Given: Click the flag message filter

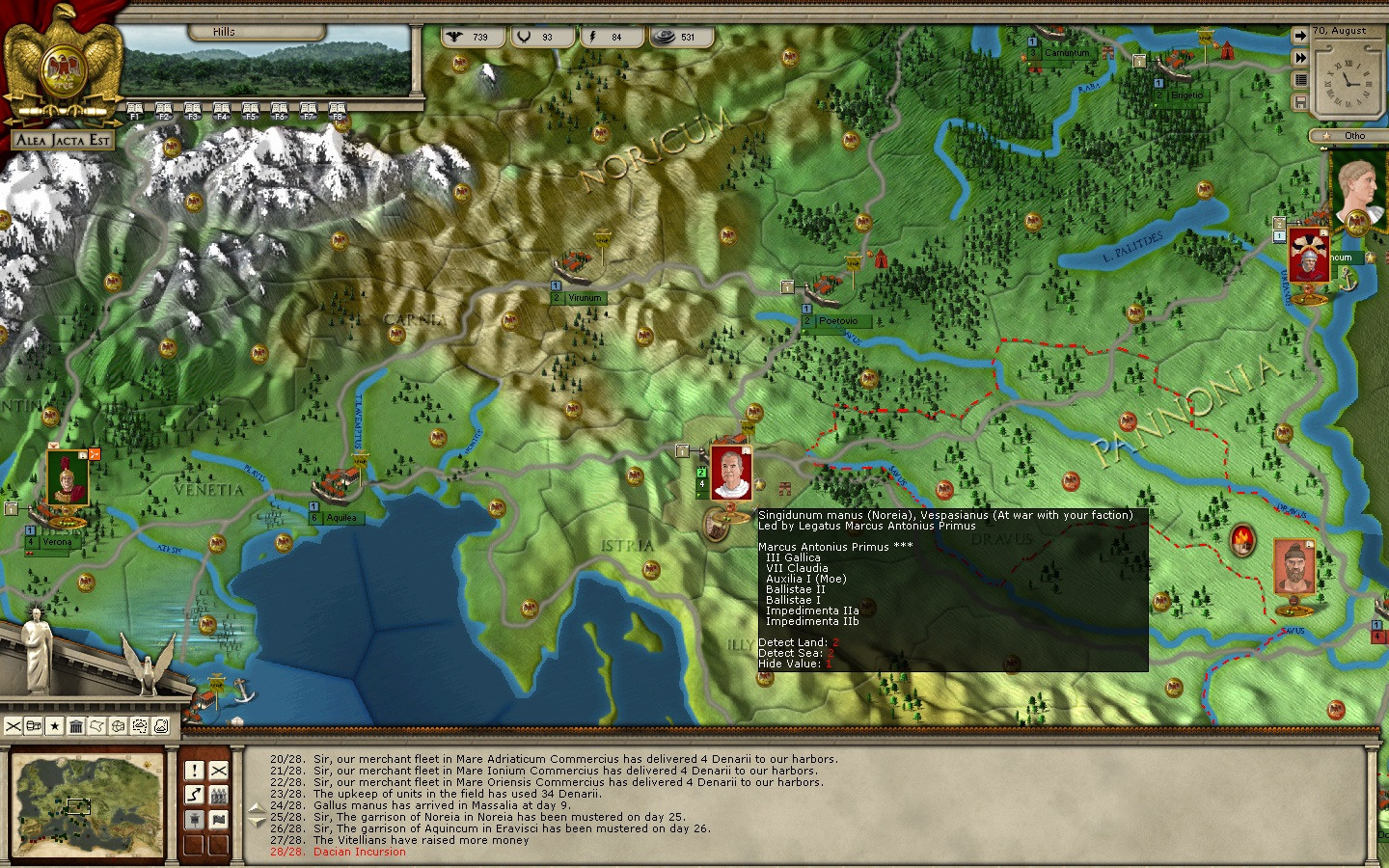Looking at the screenshot, I should [x=219, y=820].
